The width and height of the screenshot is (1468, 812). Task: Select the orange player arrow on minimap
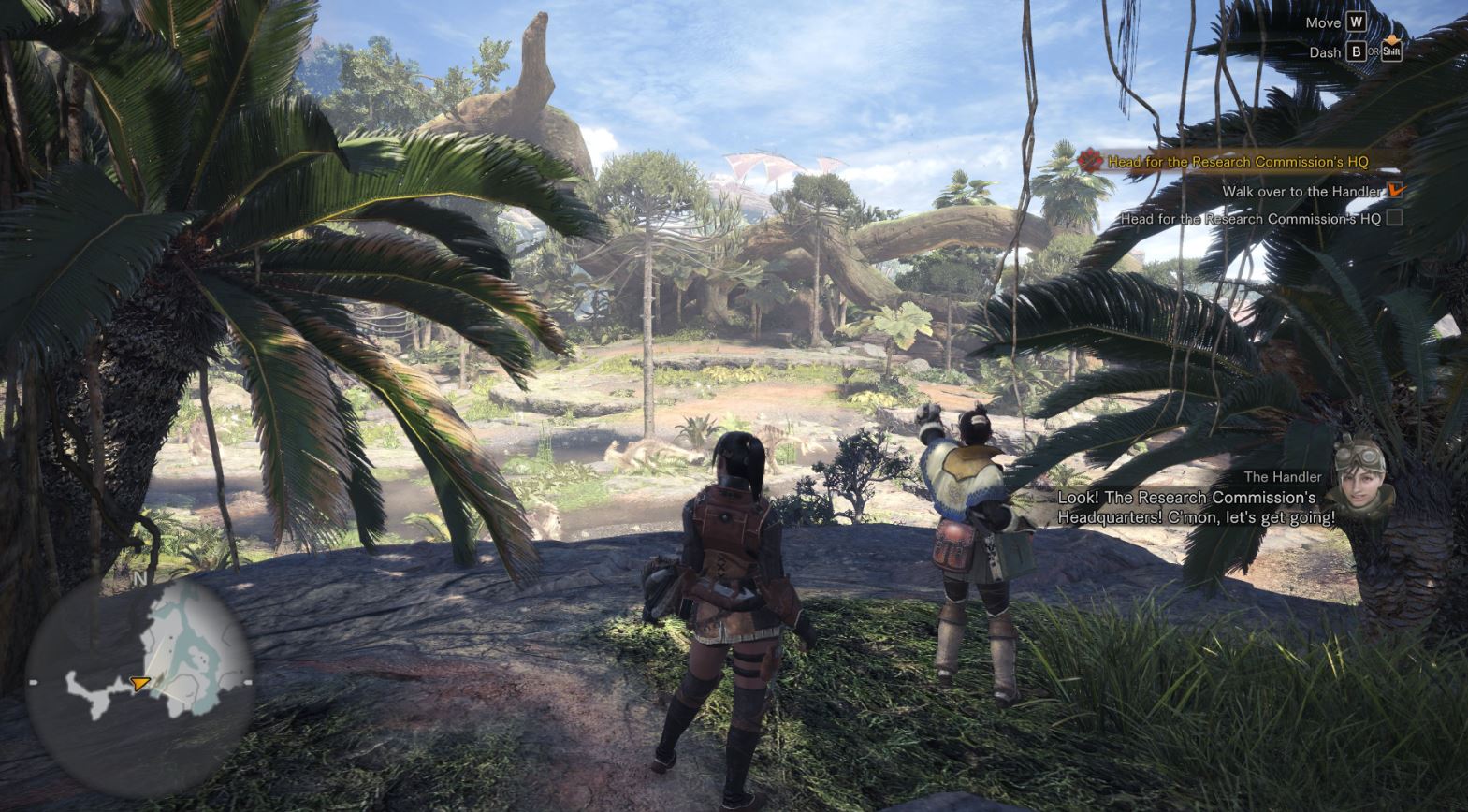pos(140,684)
